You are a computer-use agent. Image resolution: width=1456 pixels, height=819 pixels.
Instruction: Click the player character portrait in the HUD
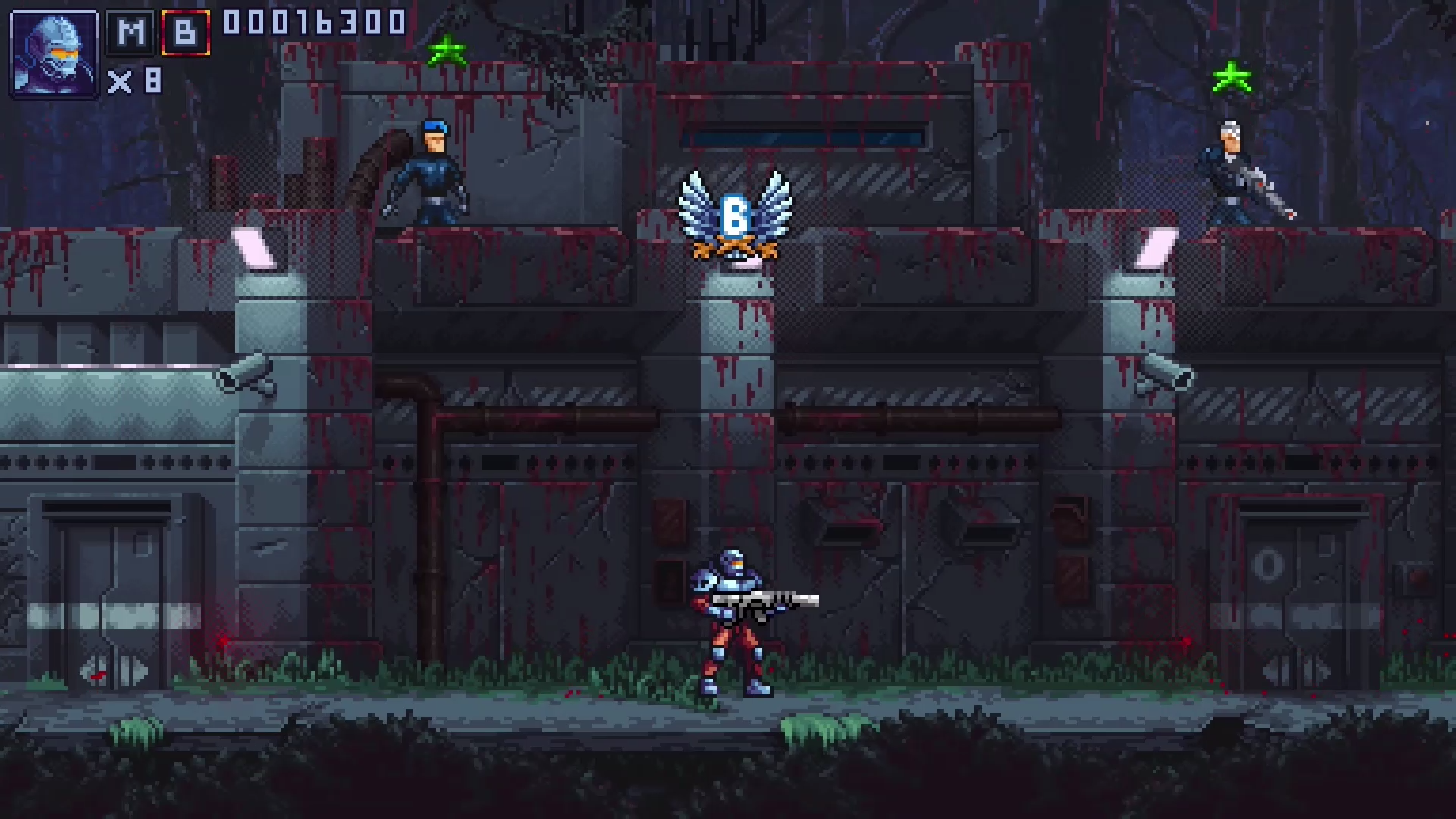pos(53,53)
